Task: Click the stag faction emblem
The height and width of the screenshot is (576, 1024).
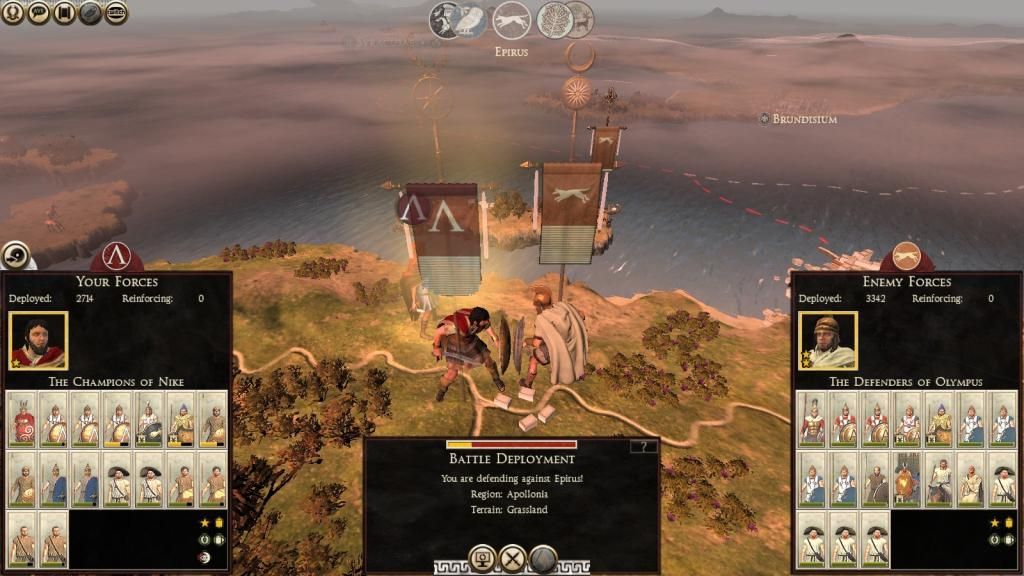Action: [580, 19]
